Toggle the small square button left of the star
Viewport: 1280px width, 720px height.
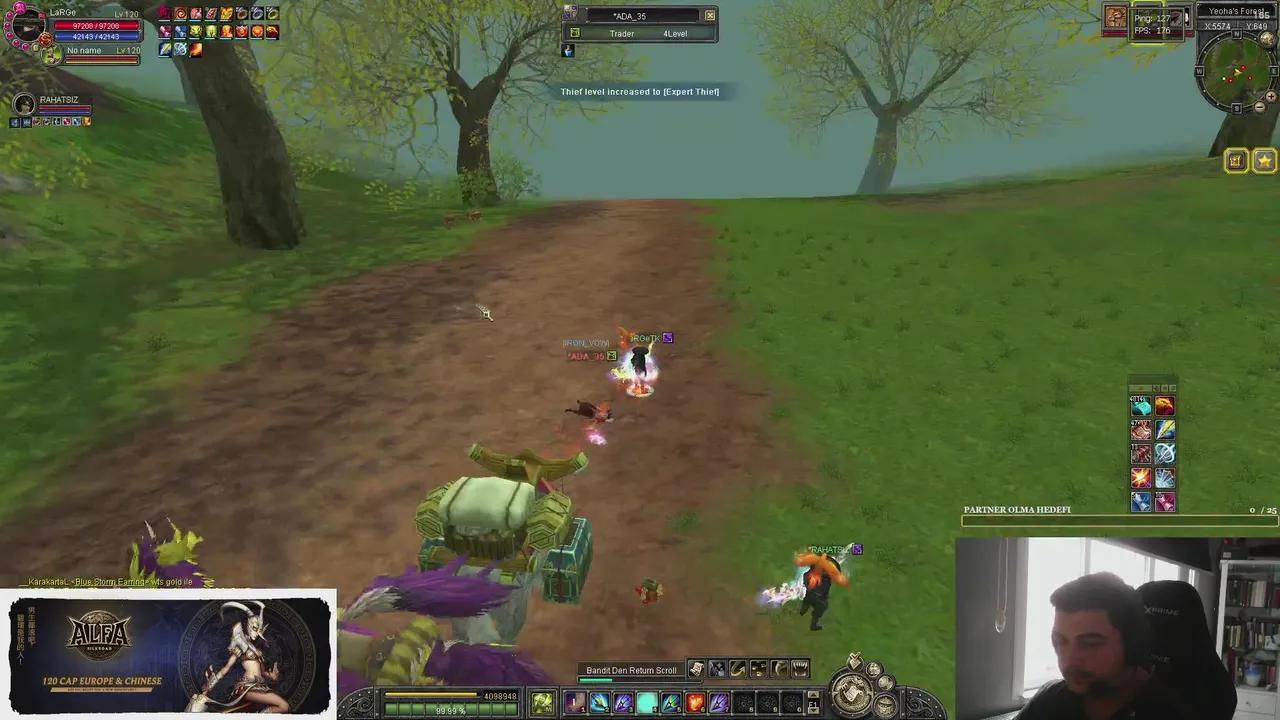point(1237,160)
